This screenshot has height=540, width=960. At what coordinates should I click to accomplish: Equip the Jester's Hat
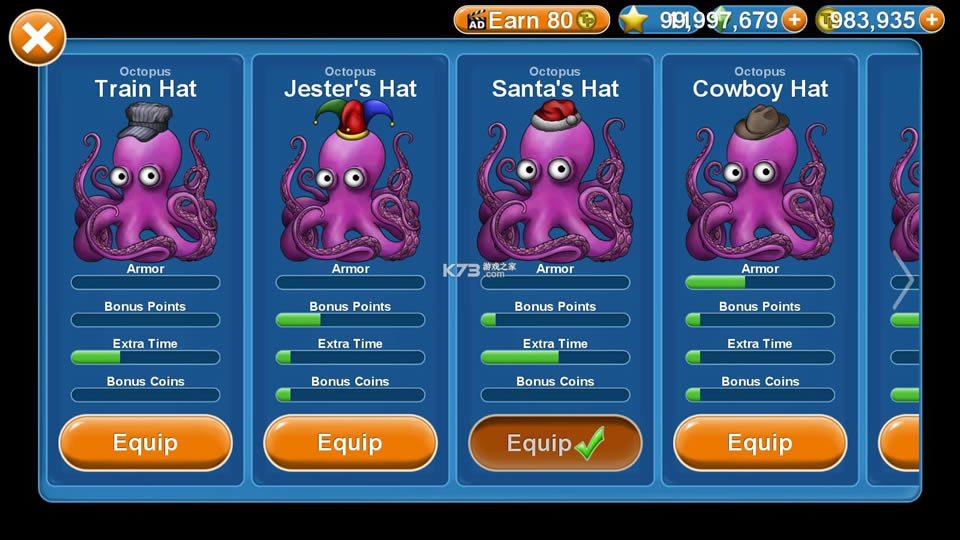[350, 443]
